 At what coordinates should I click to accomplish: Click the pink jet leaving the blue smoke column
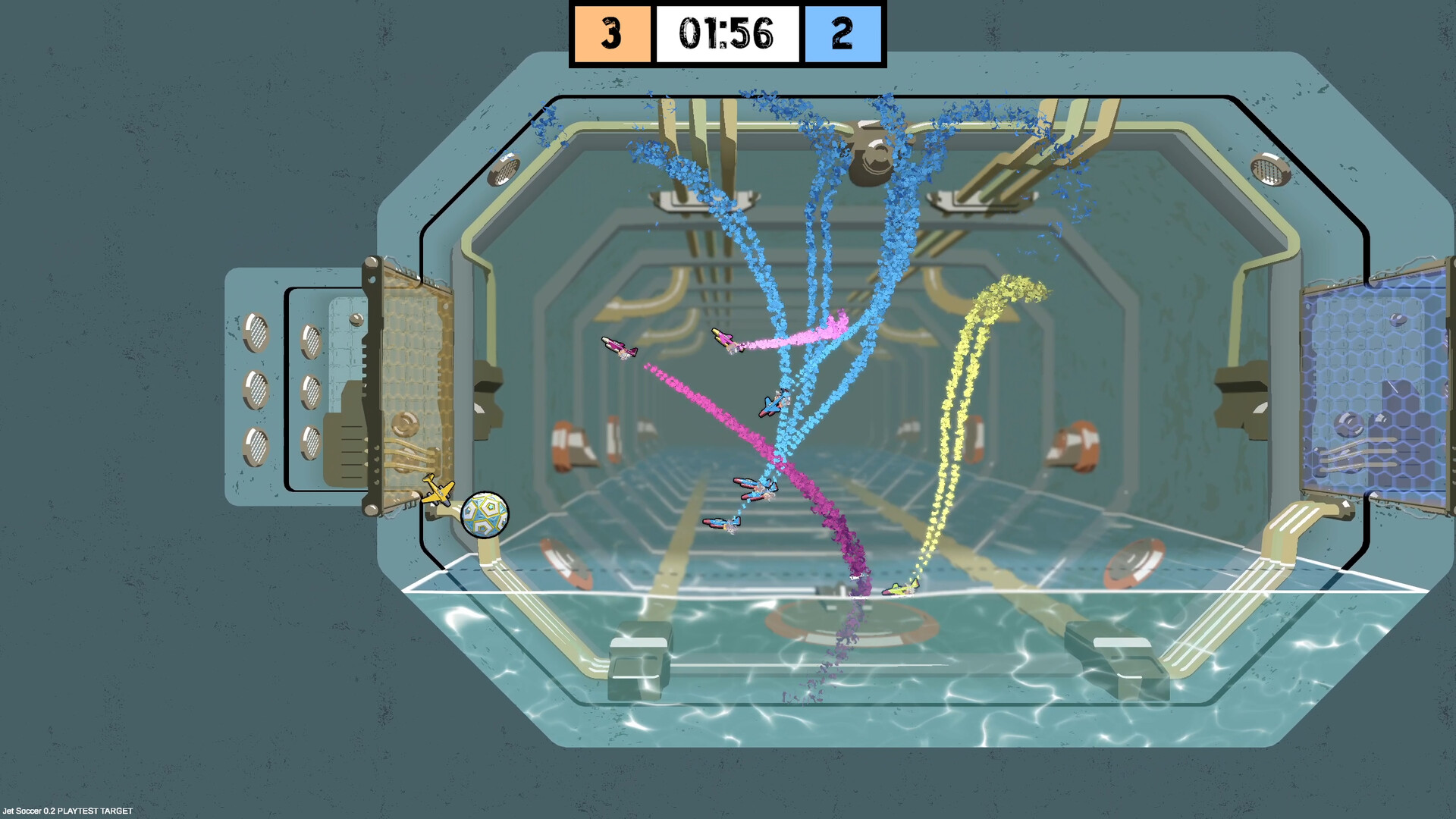click(724, 339)
